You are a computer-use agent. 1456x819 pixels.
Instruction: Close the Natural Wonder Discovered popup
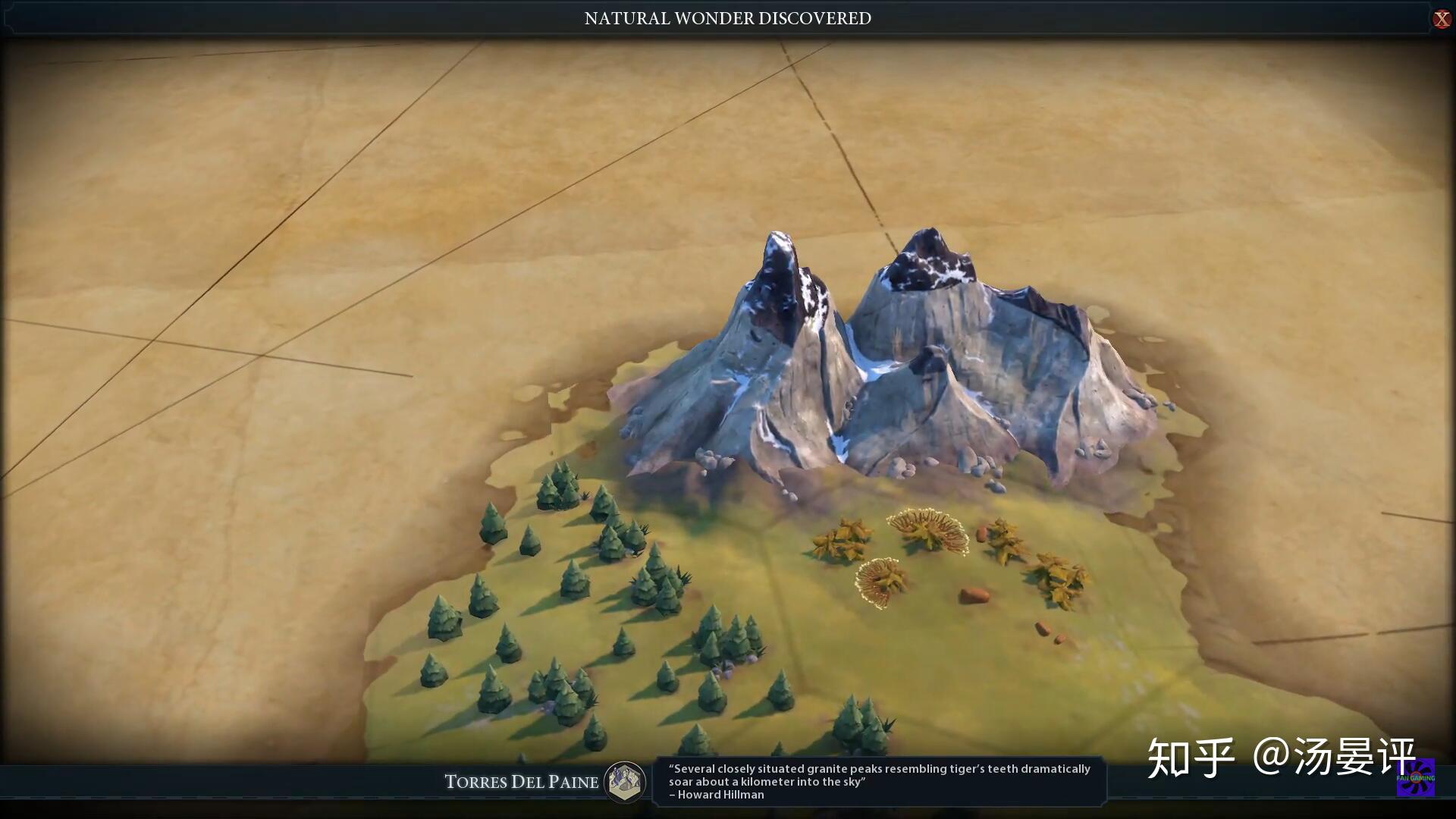coord(1441,19)
